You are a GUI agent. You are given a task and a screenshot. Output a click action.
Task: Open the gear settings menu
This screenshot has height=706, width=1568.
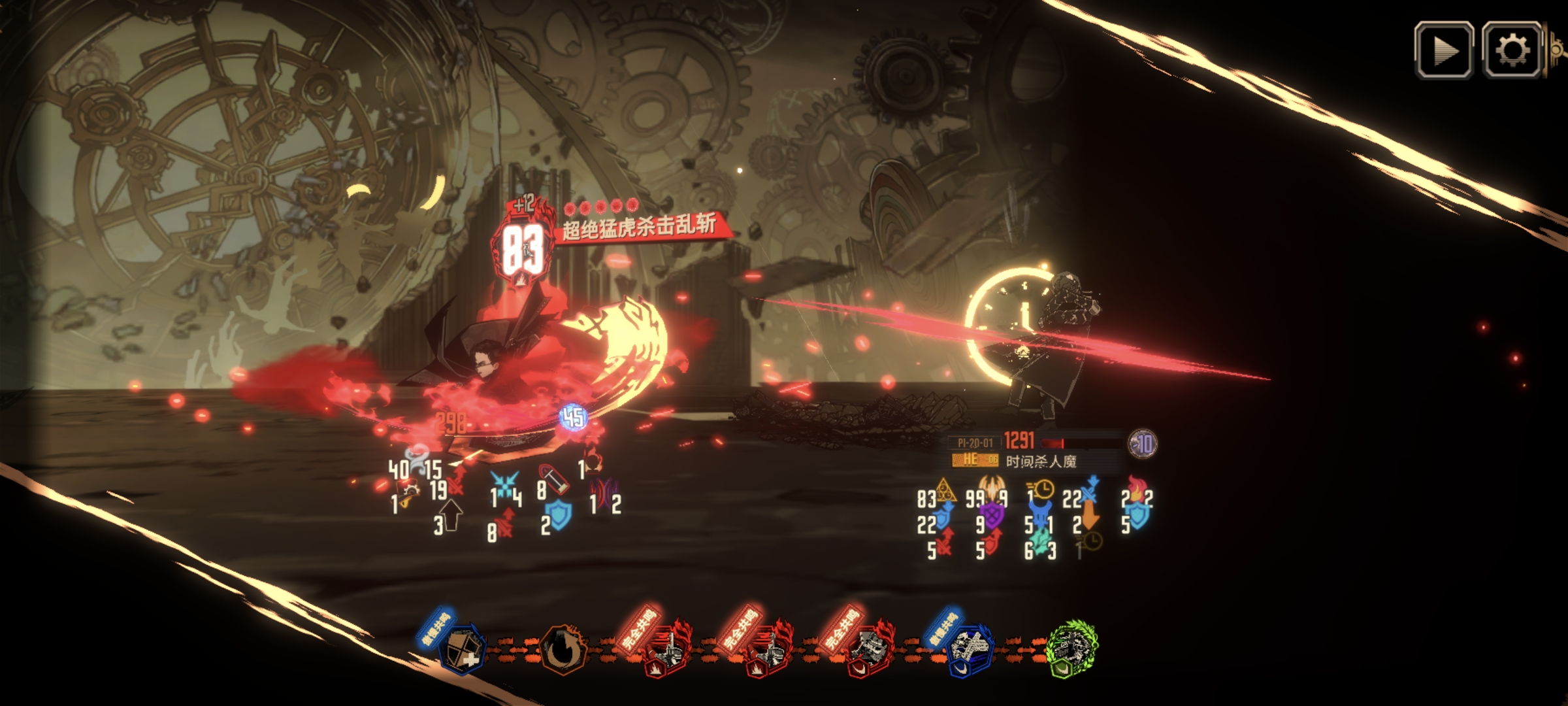point(1512,50)
